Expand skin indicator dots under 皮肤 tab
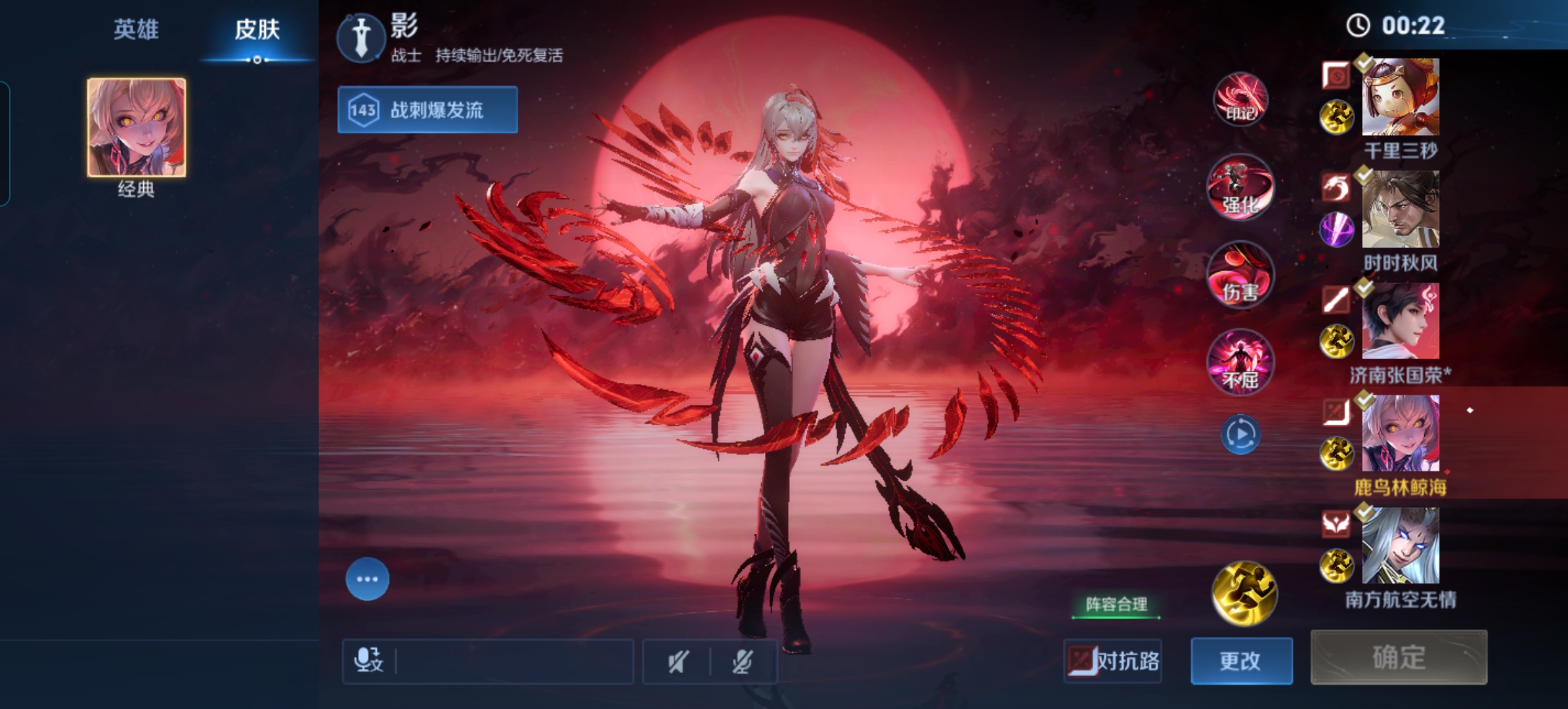 coord(256,61)
